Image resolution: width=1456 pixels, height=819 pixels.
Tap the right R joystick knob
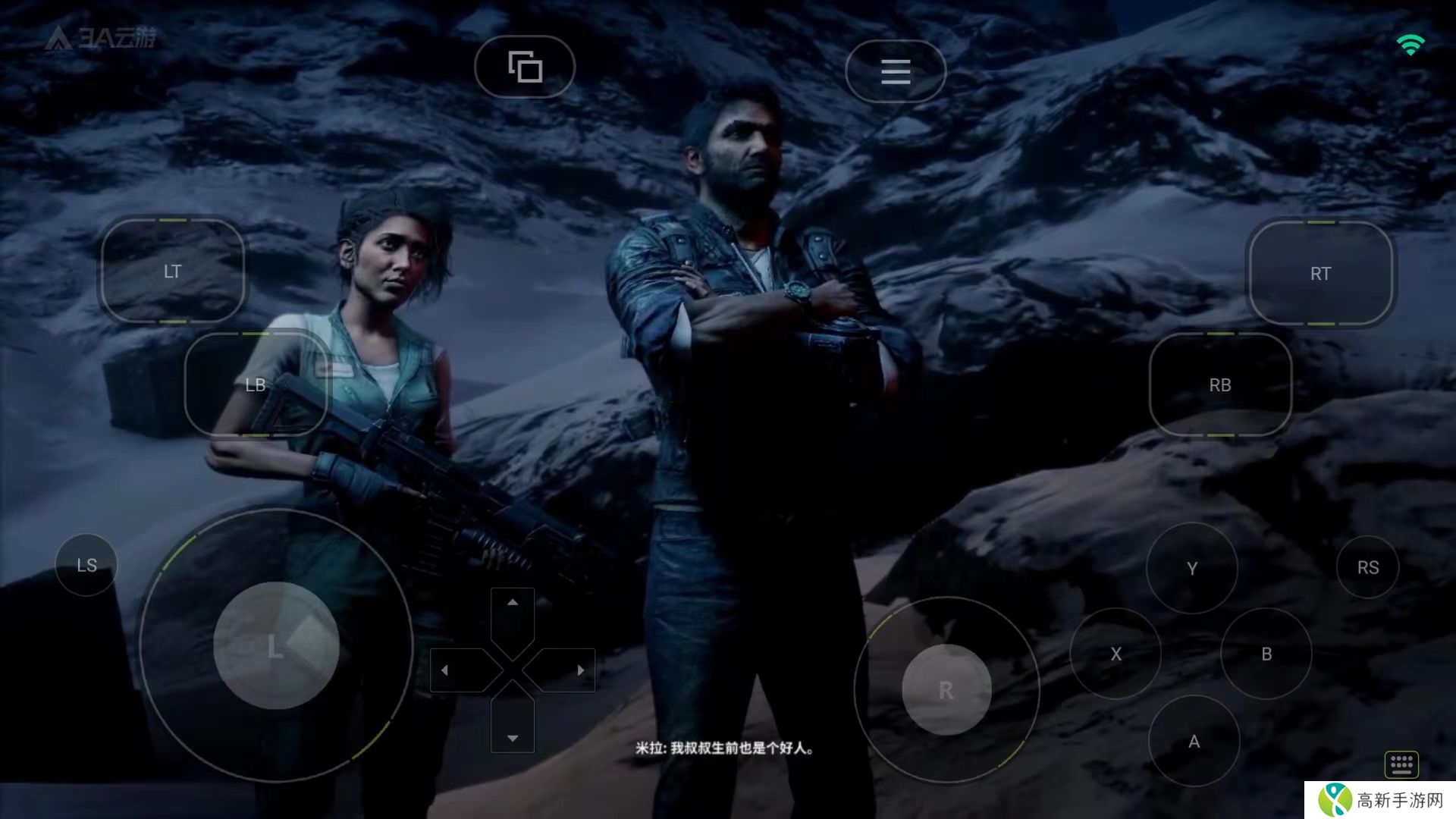946,690
